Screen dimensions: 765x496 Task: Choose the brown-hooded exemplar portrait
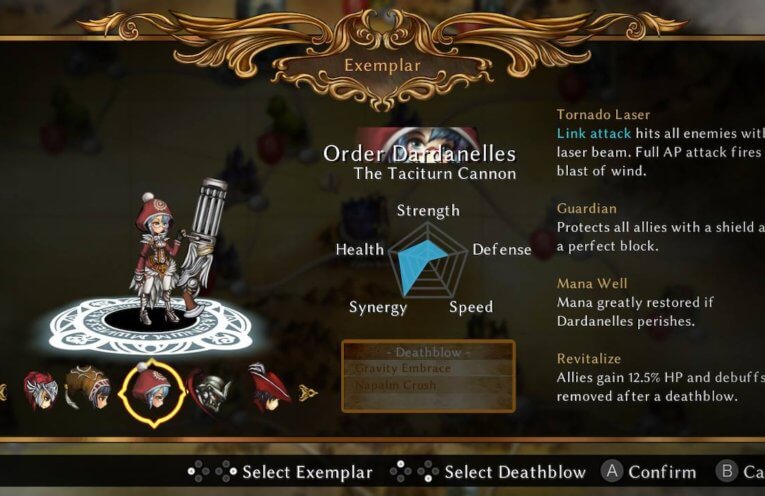88,389
